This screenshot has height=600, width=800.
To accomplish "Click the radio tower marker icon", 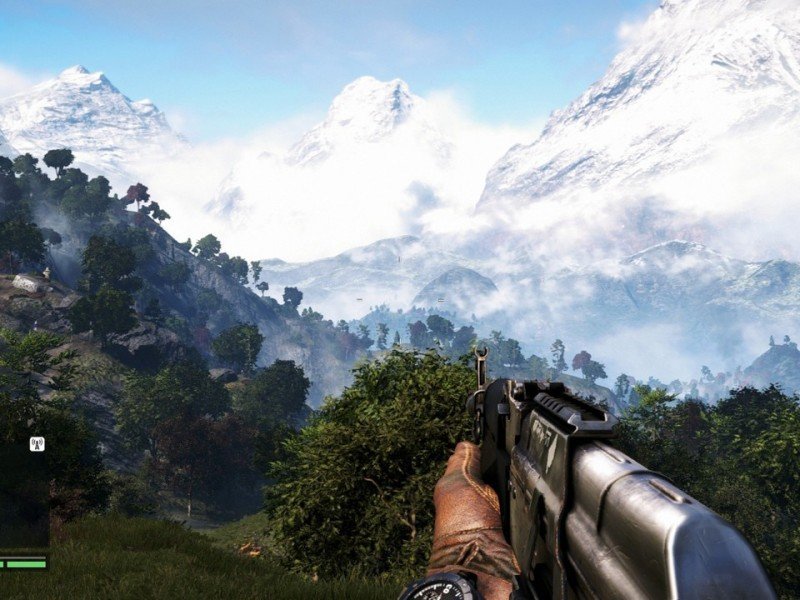I will click(x=37, y=444).
